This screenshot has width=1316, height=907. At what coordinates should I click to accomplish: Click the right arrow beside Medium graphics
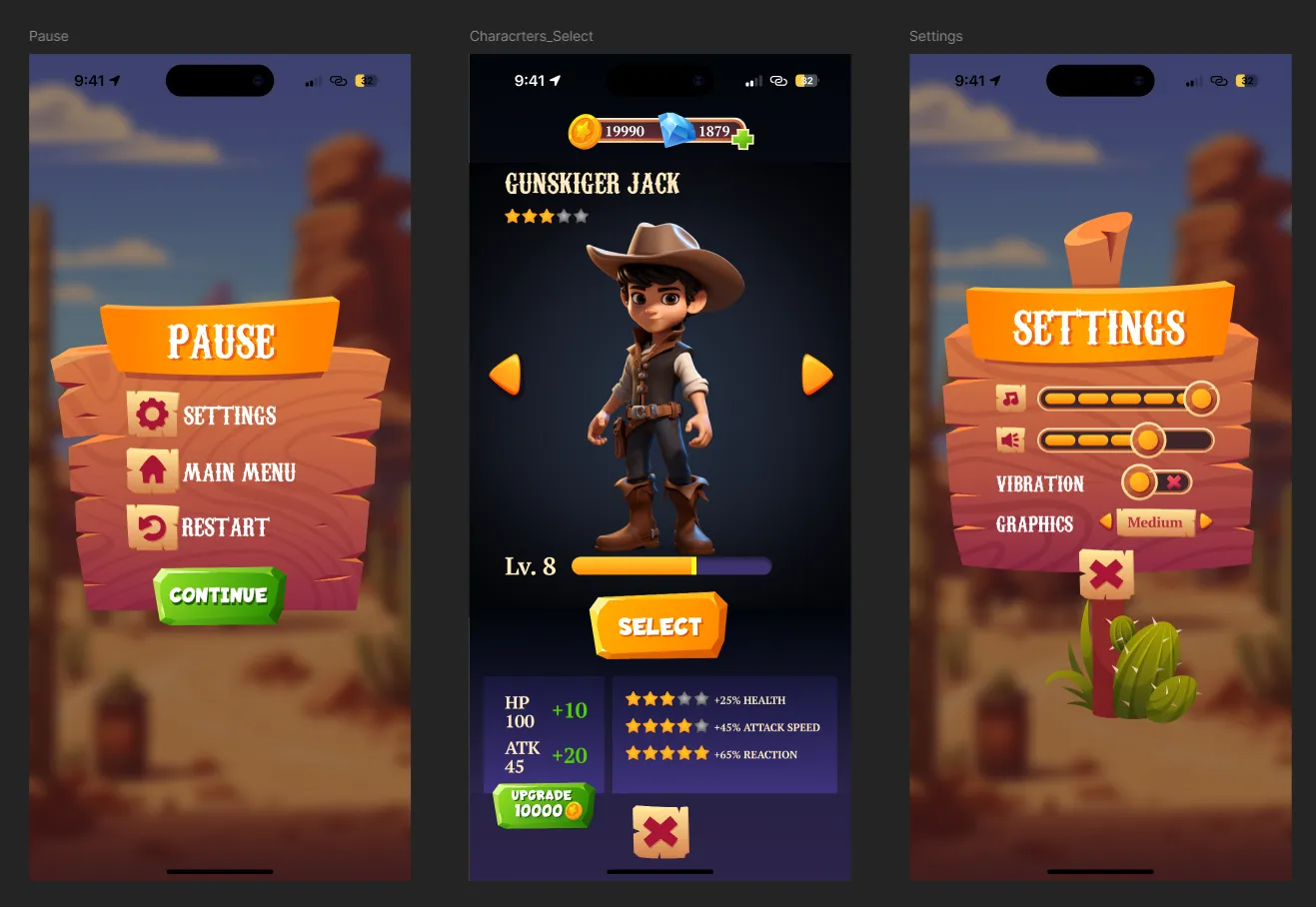point(1206,521)
